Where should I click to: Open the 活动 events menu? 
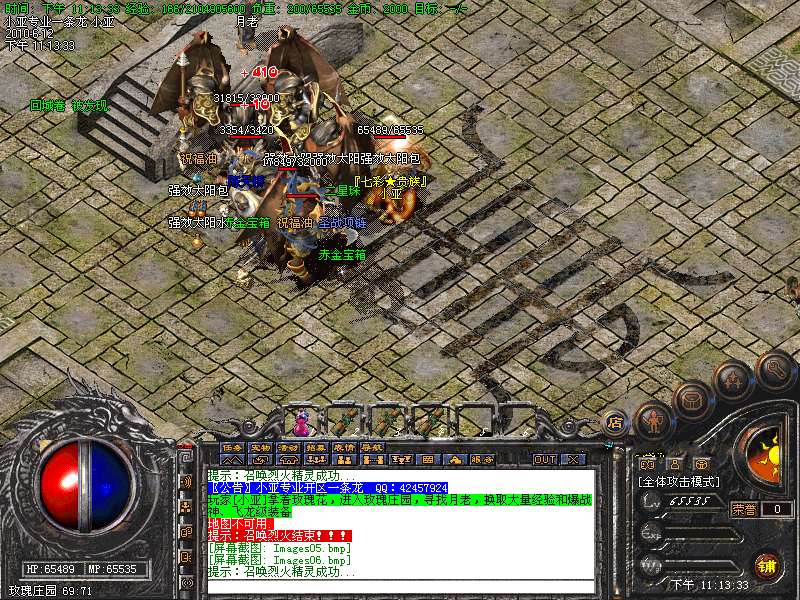pyautogui.click(x=288, y=447)
